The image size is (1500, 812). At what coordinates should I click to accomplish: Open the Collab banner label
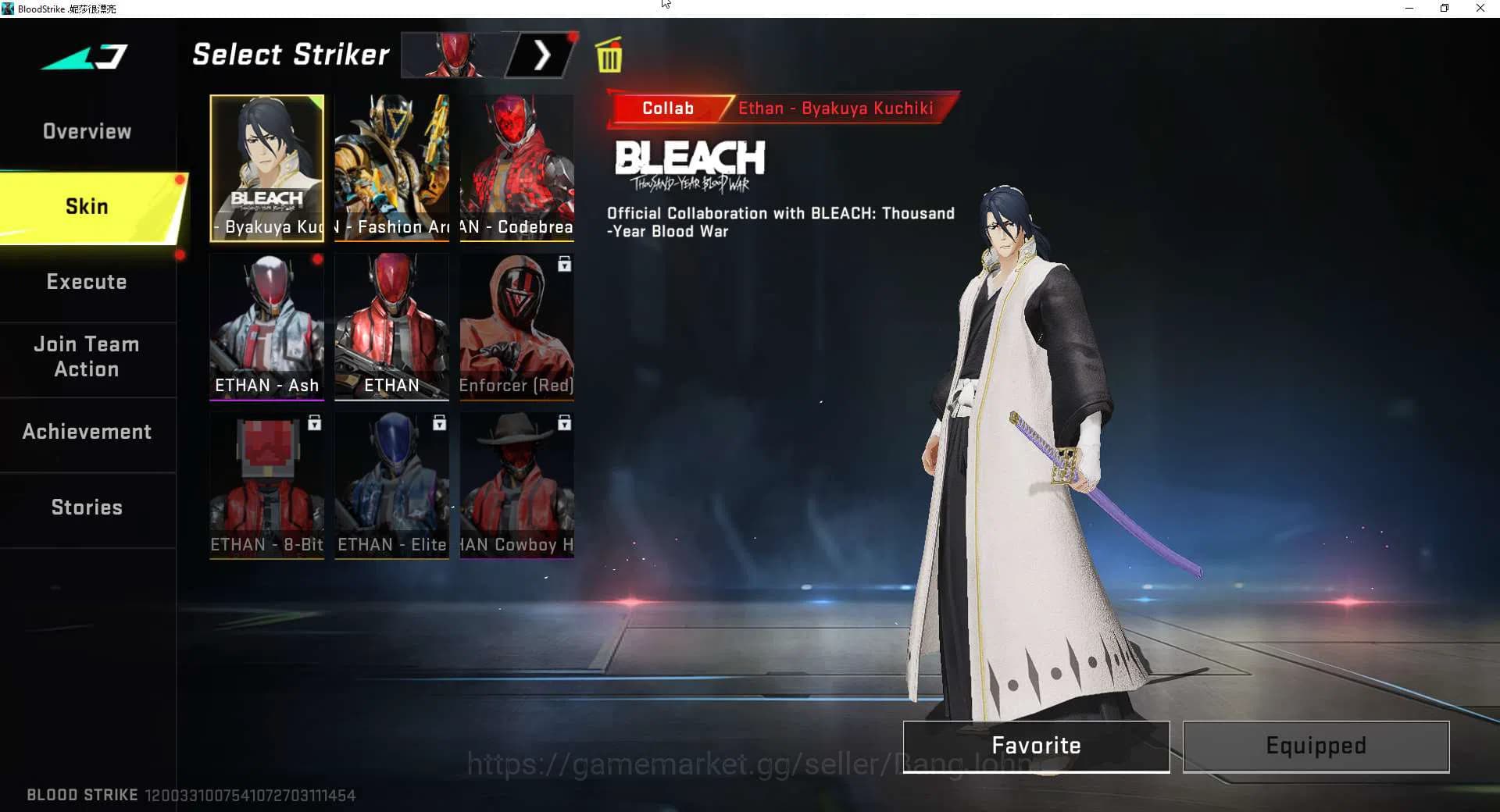667,109
